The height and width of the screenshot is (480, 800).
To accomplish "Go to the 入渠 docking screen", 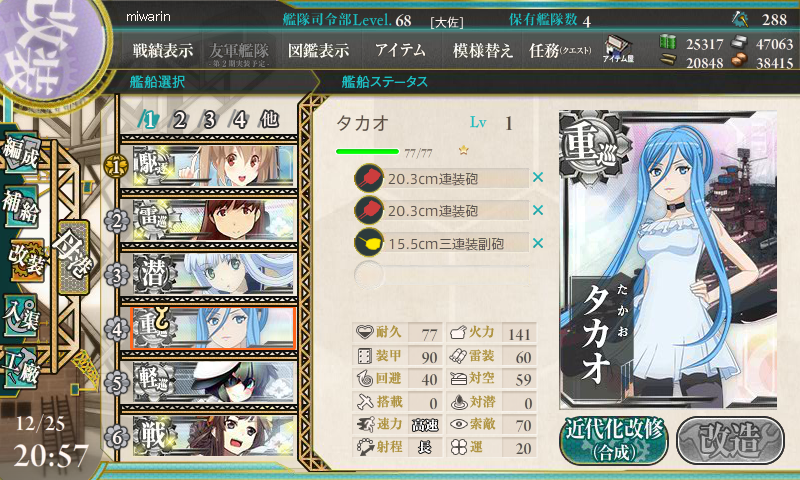I will [x=24, y=311].
